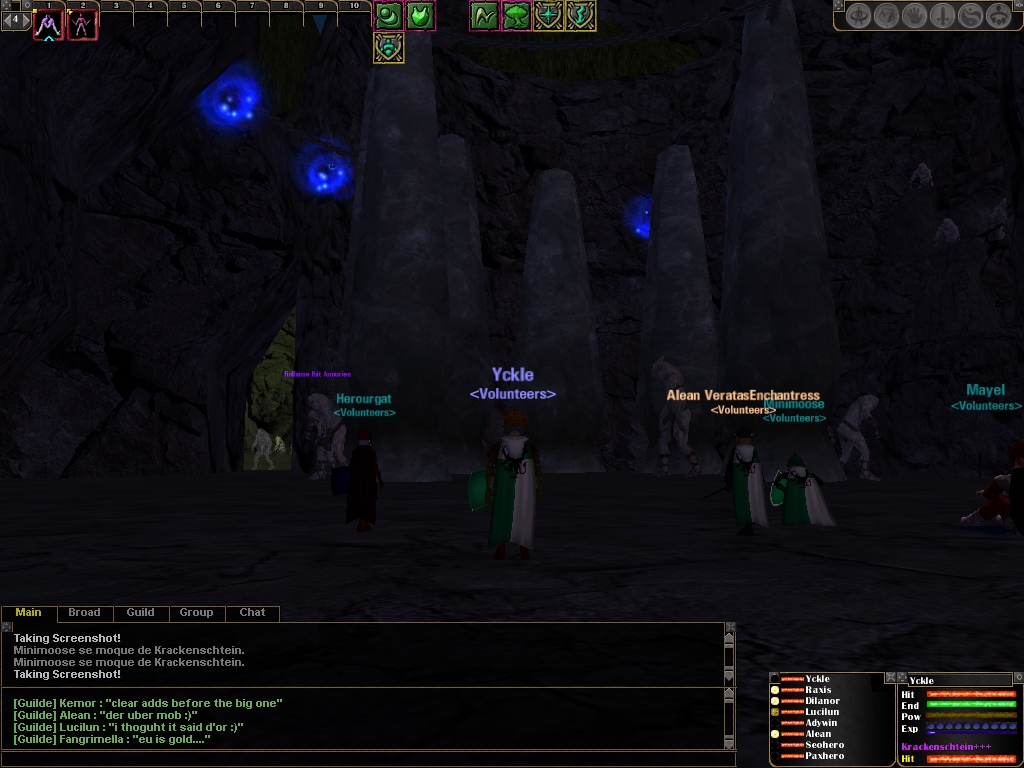Use hotbar slot 2 pink figure ability

coord(82,26)
